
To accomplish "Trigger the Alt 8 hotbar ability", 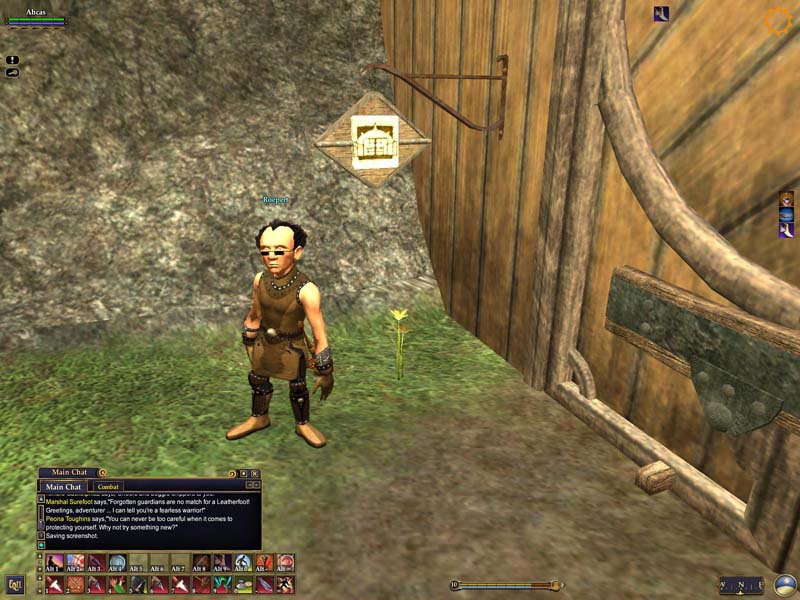I will pyautogui.click(x=201, y=563).
